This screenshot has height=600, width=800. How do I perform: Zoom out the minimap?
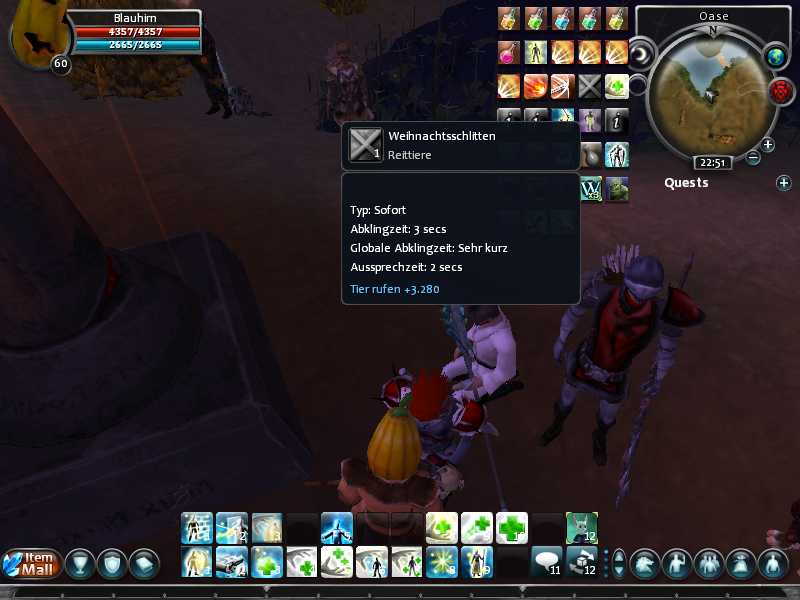click(753, 158)
